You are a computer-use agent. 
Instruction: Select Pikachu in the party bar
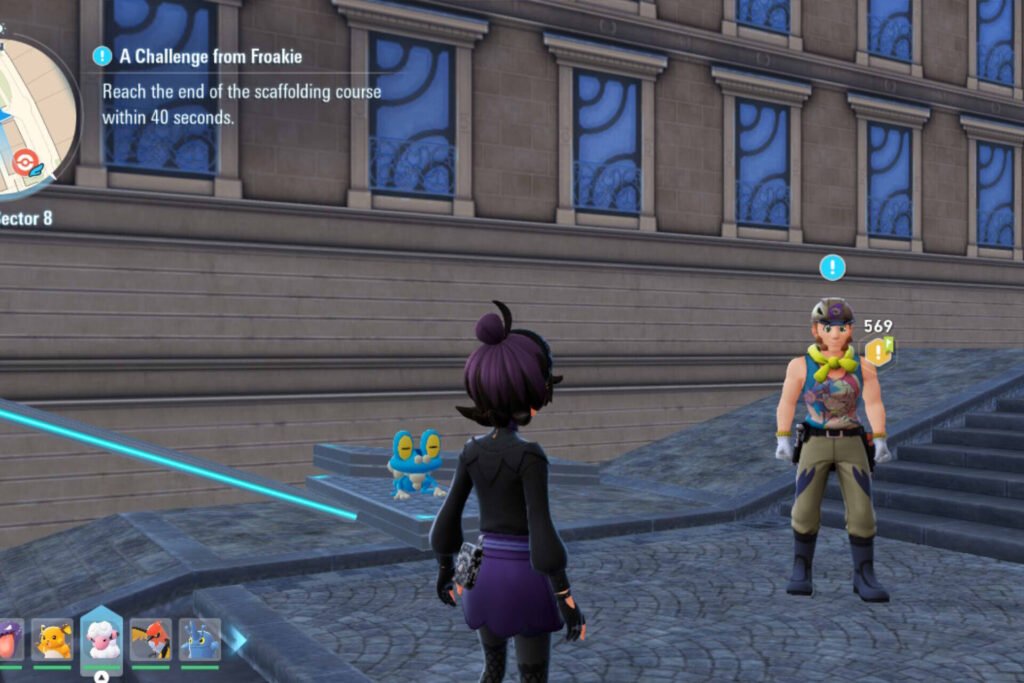(x=52, y=639)
